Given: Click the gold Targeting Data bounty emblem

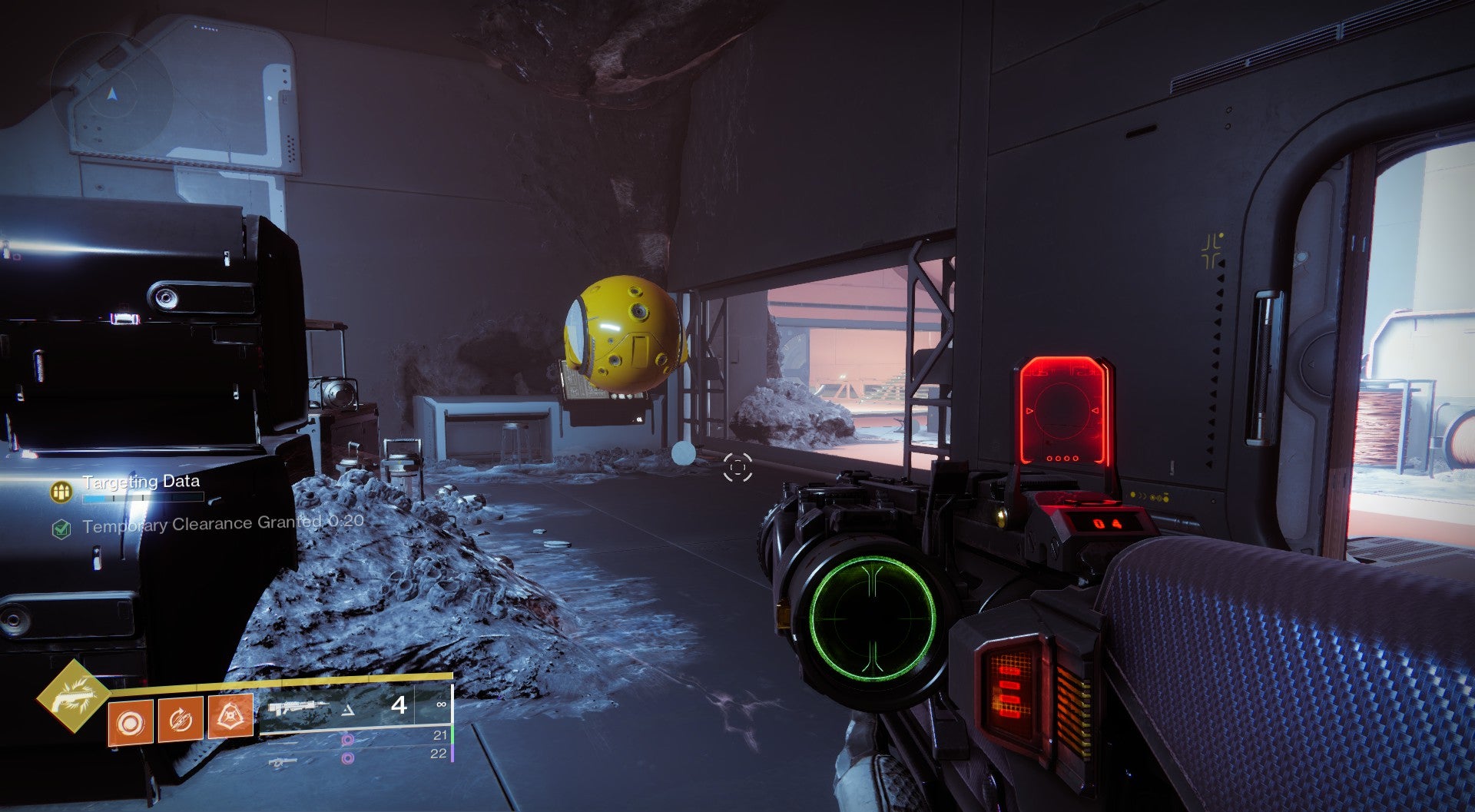Looking at the screenshot, I should 61,490.
